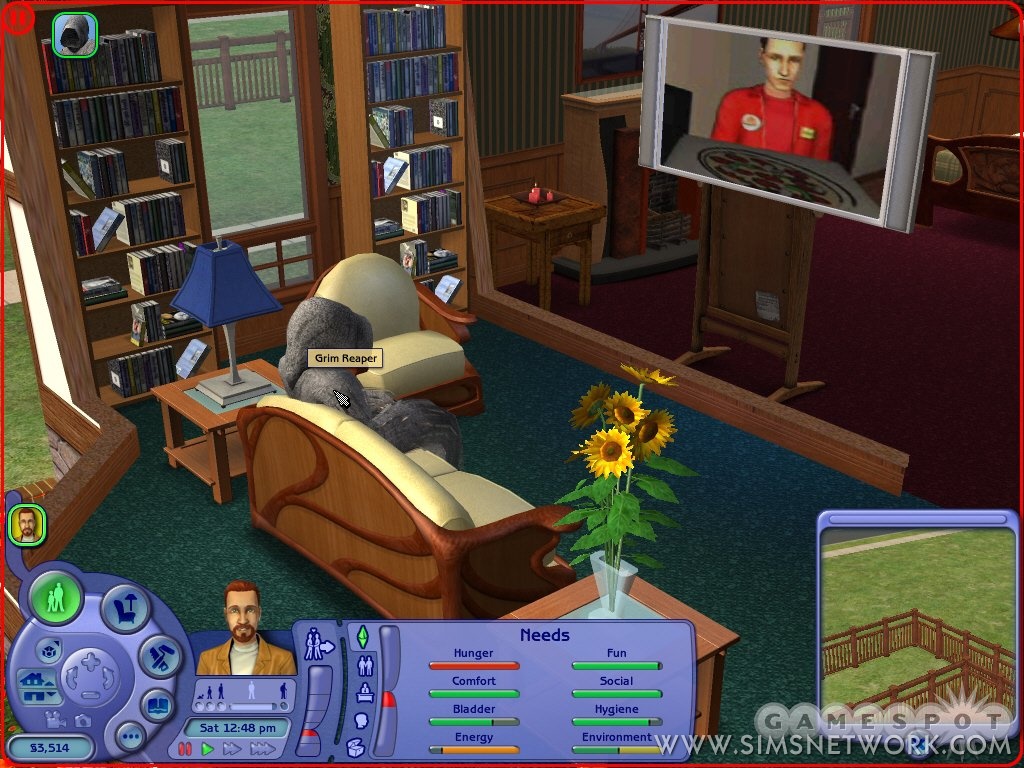Open the Story Mode book icon
This screenshot has width=1024, height=768.
click(x=157, y=704)
